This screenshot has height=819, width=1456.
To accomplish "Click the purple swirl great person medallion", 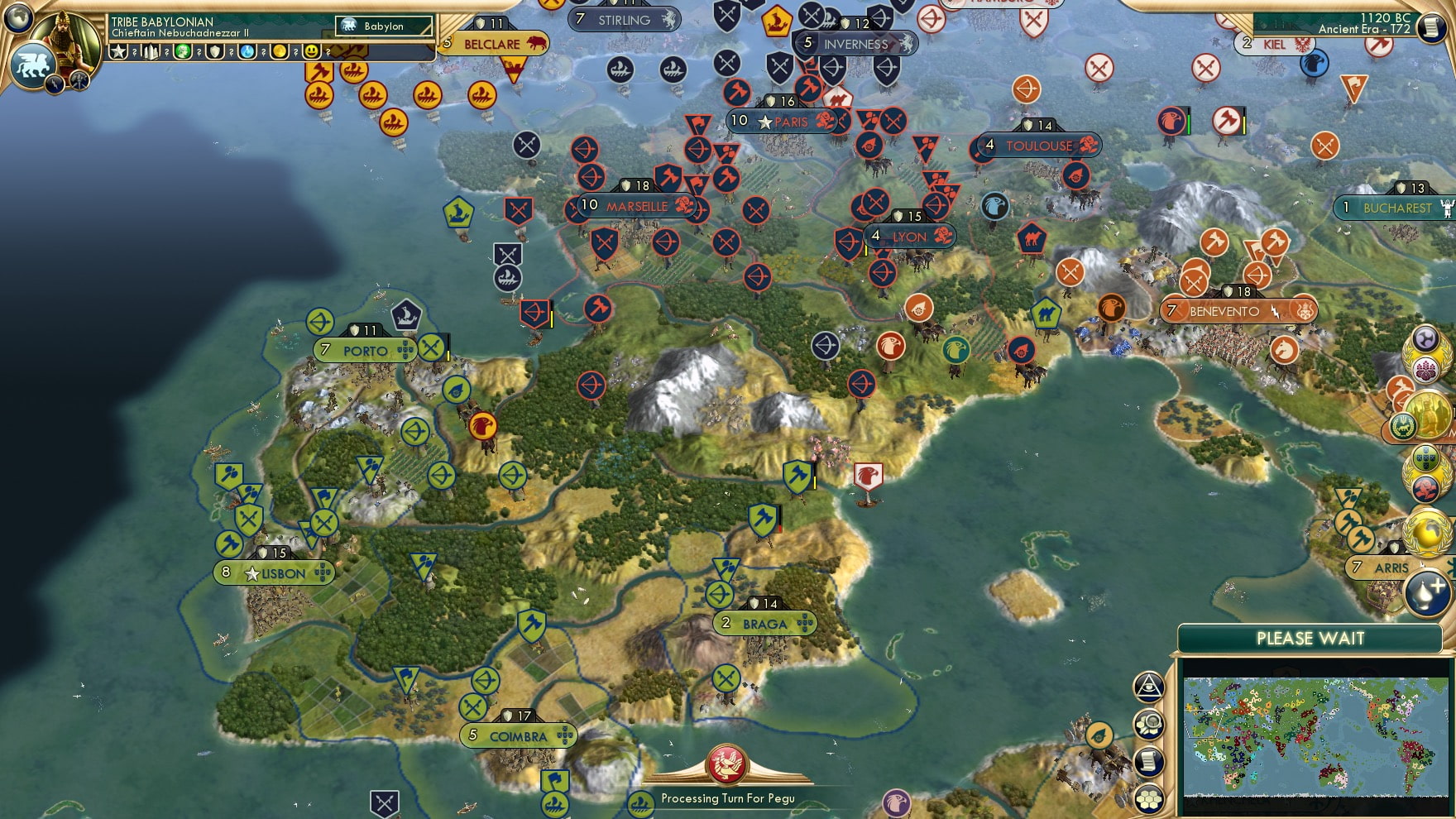I will point(1425,337).
